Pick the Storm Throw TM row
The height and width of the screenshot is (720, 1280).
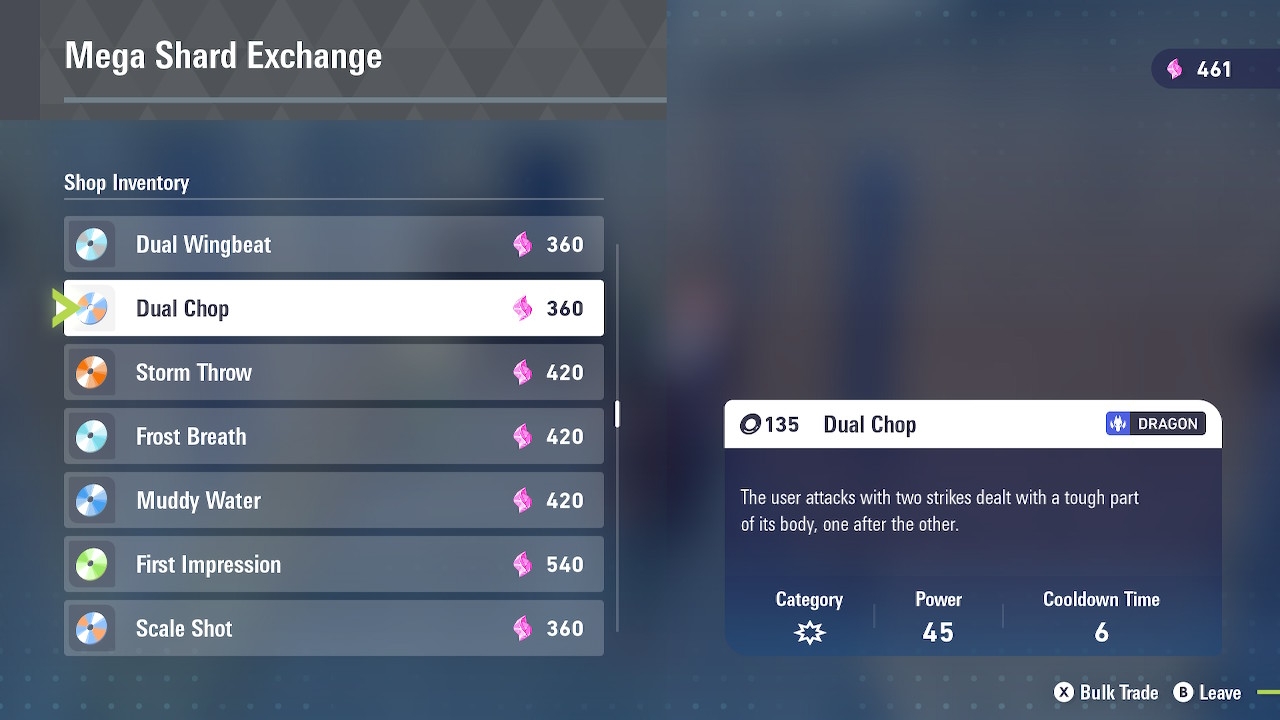point(334,372)
